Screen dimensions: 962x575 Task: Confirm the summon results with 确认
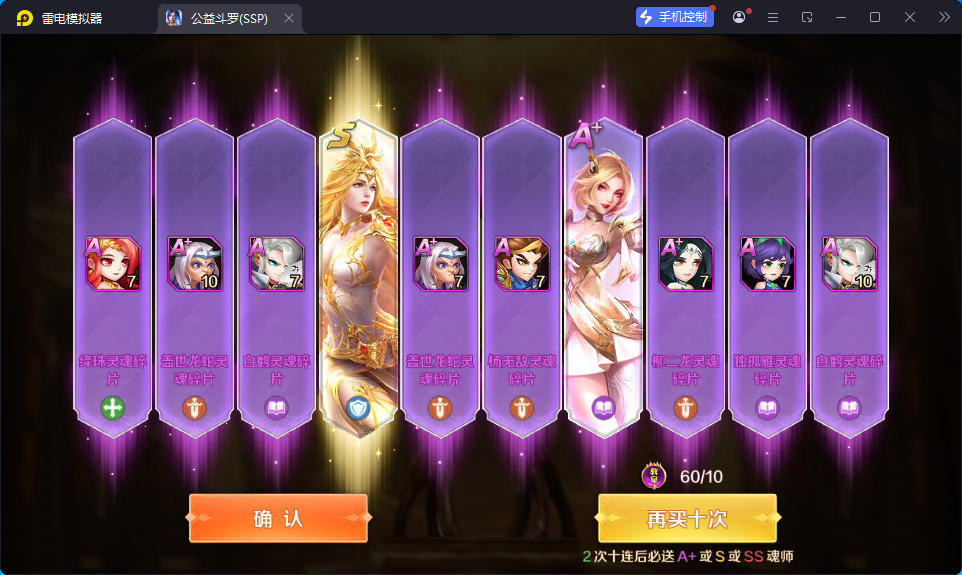coord(278,519)
